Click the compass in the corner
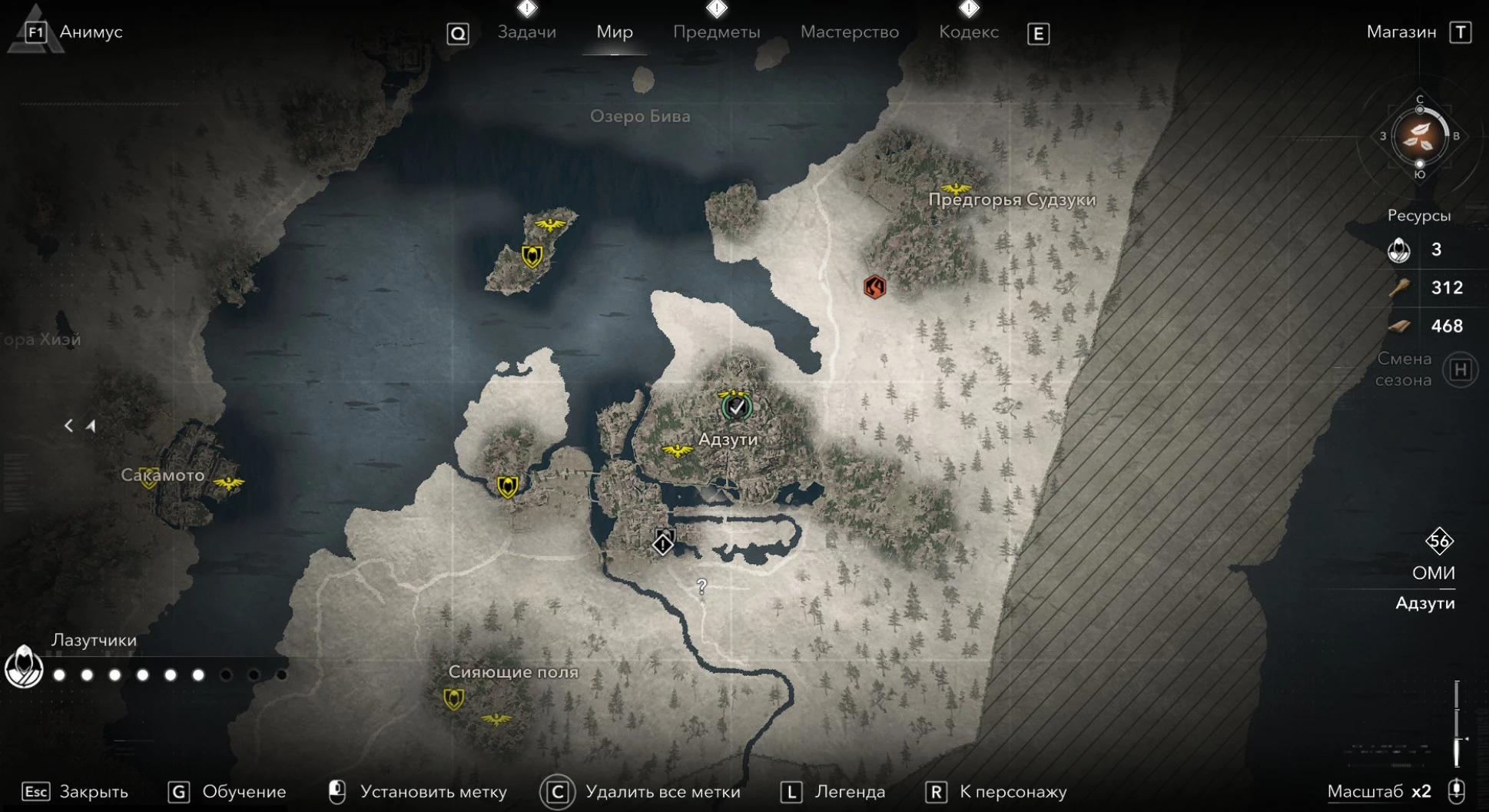1489x812 pixels. (x=1419, y=137)
